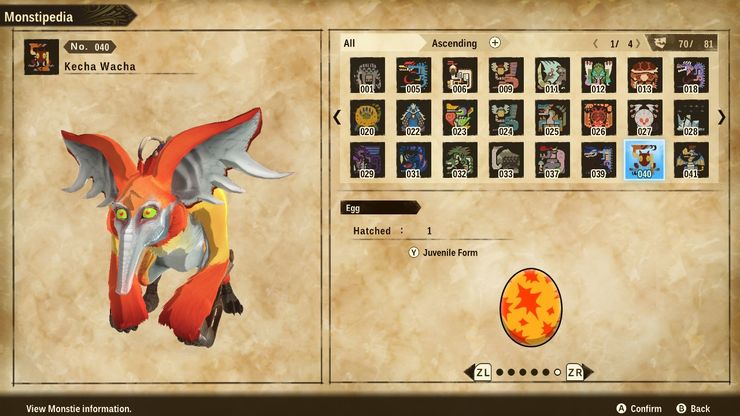
Task: Pick the monstie icon labeled 020
Action: 367,117
